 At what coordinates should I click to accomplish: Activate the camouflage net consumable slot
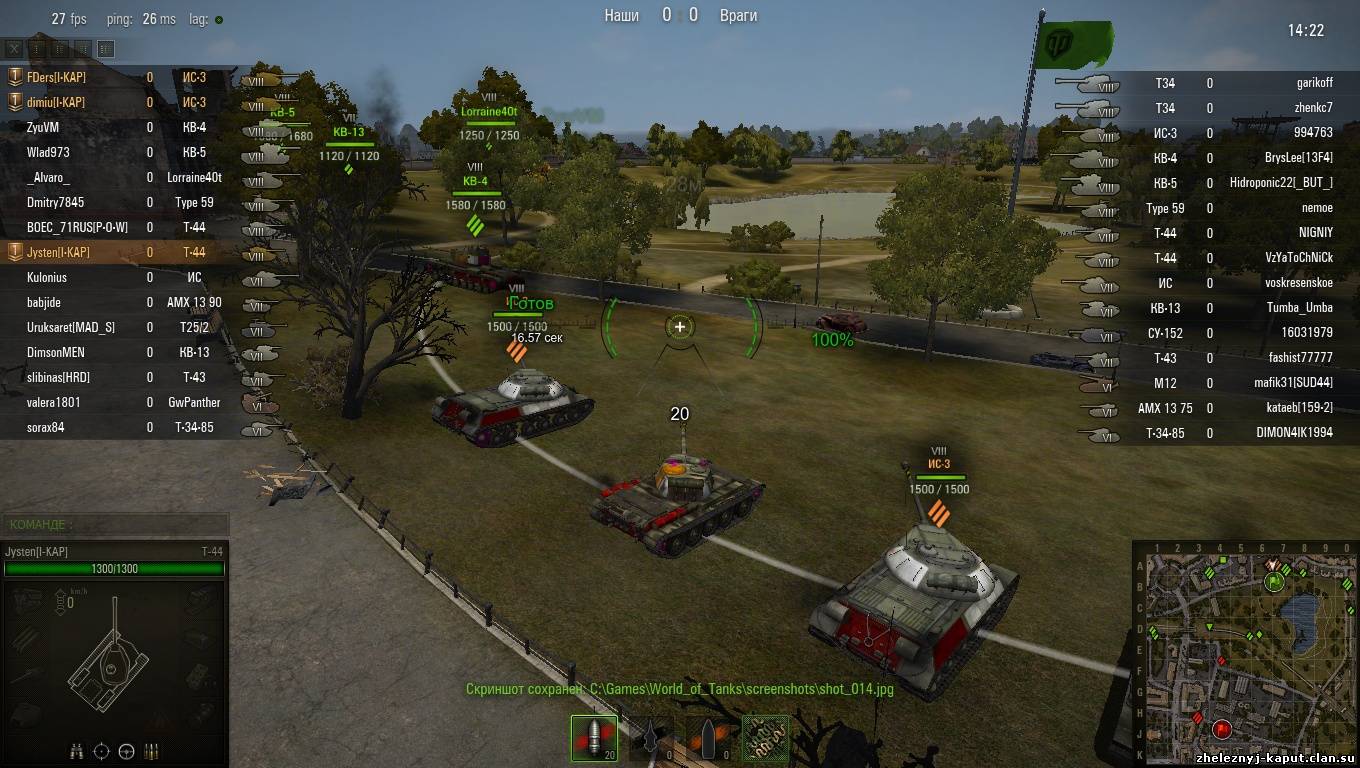(x=765, y=738)
